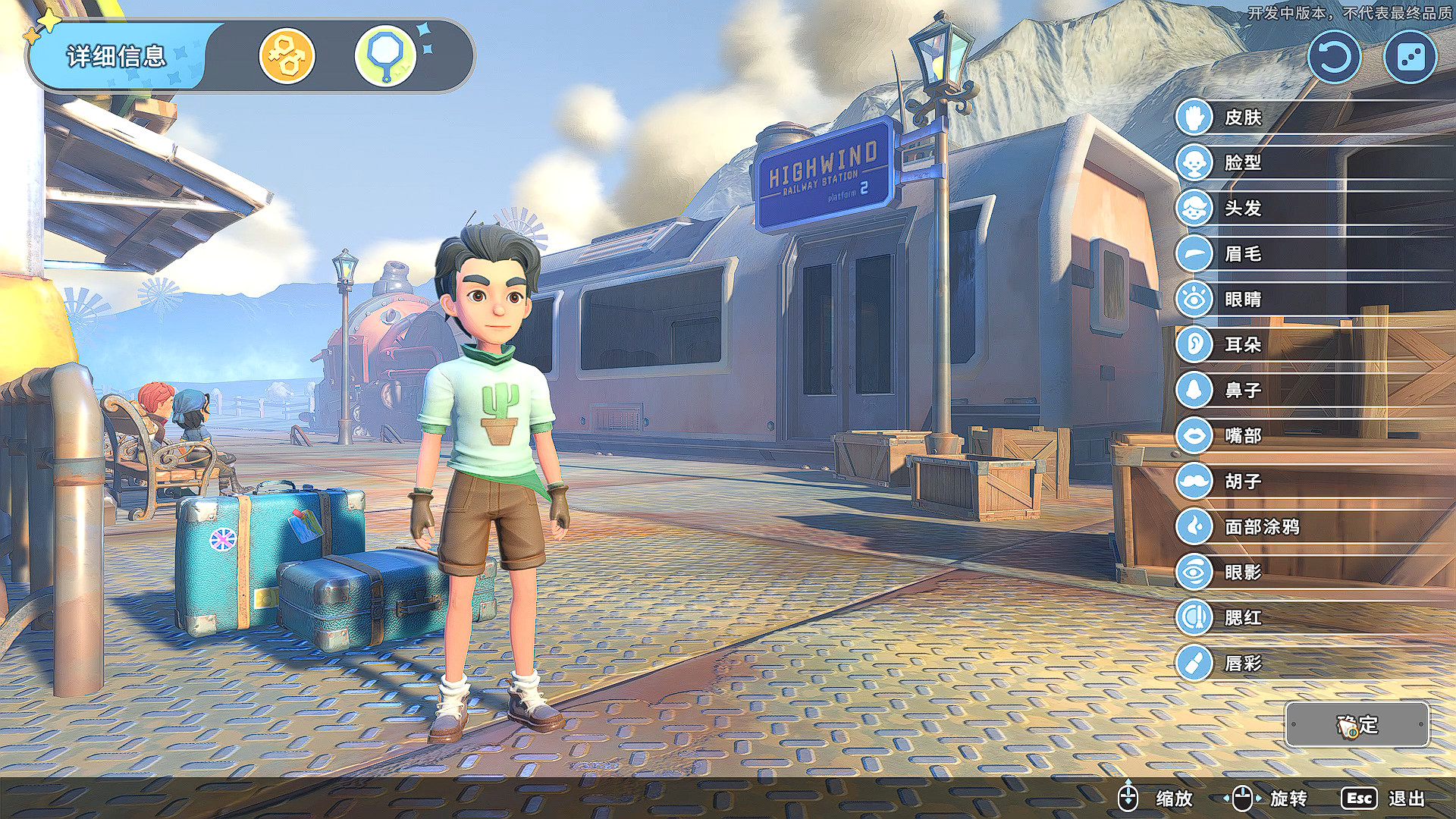The width and height of the screenshot is (1456, 819).
Task: Choose the 面部涂鸦 face paint category
Action: 1260,526
